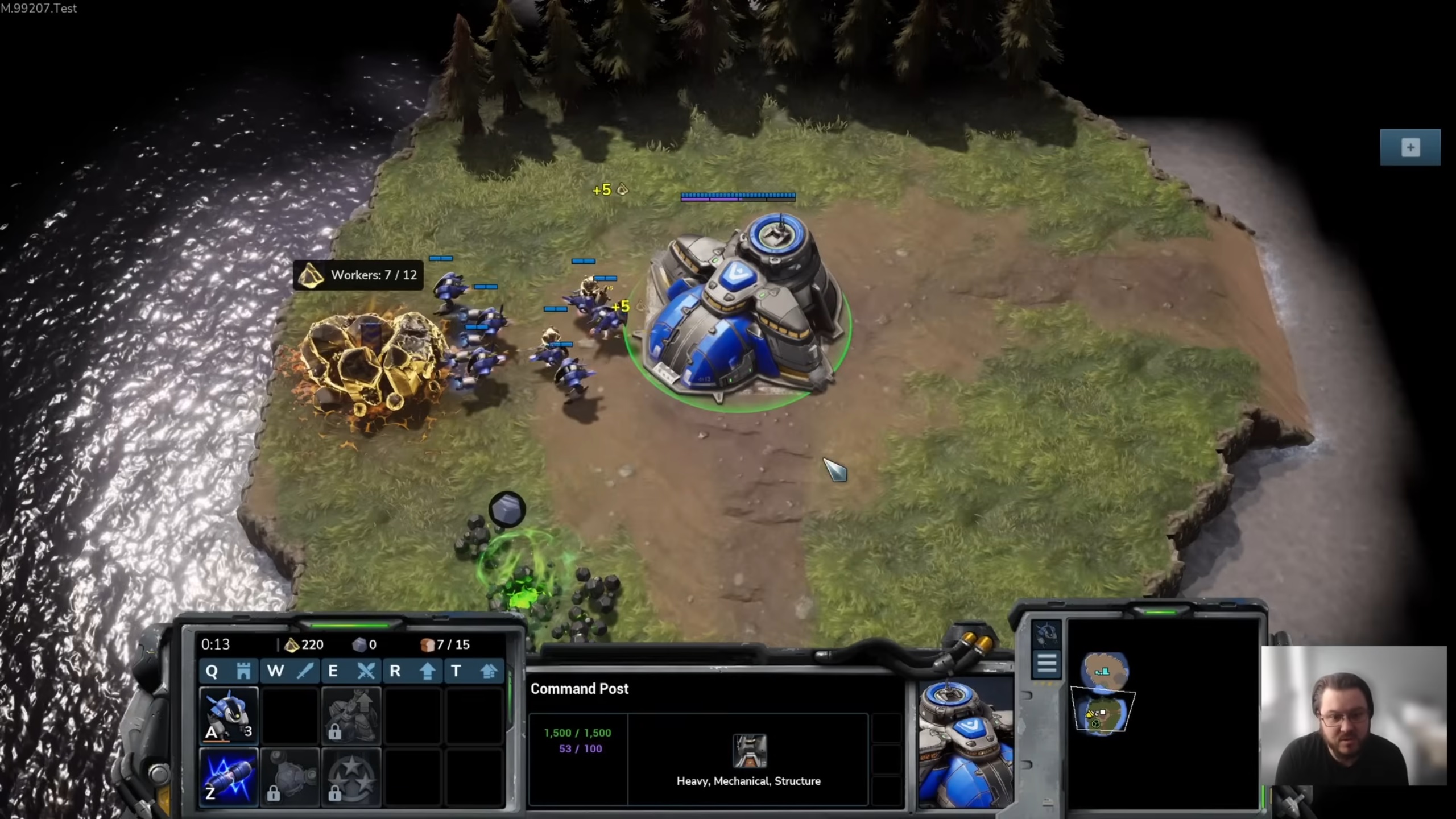1456x819 pixels.
Task: Click the locked grenade ability icon
Action: click(x=291, y=777)
